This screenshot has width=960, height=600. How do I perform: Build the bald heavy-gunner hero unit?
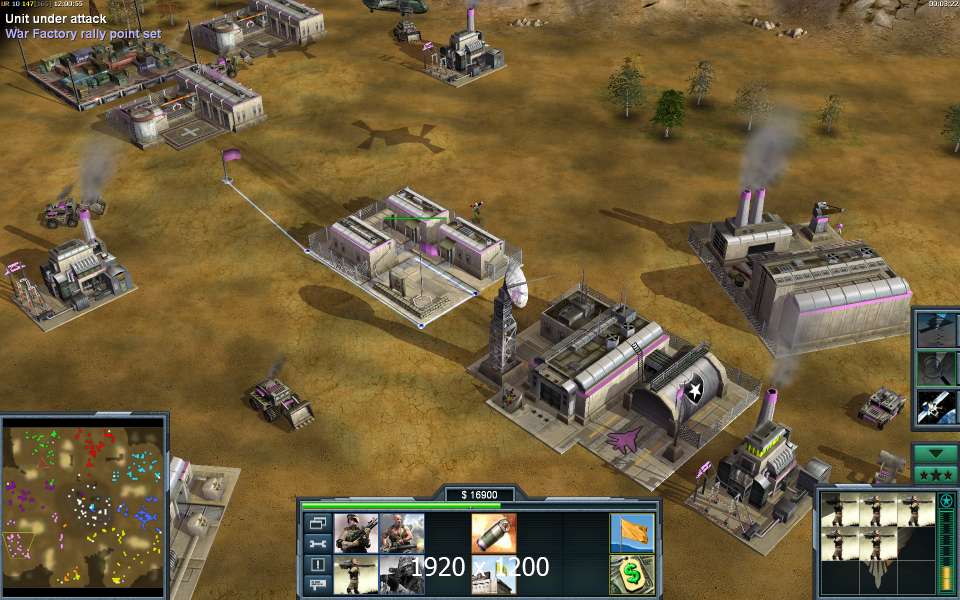pyautogui.click(x=402, y=534)
